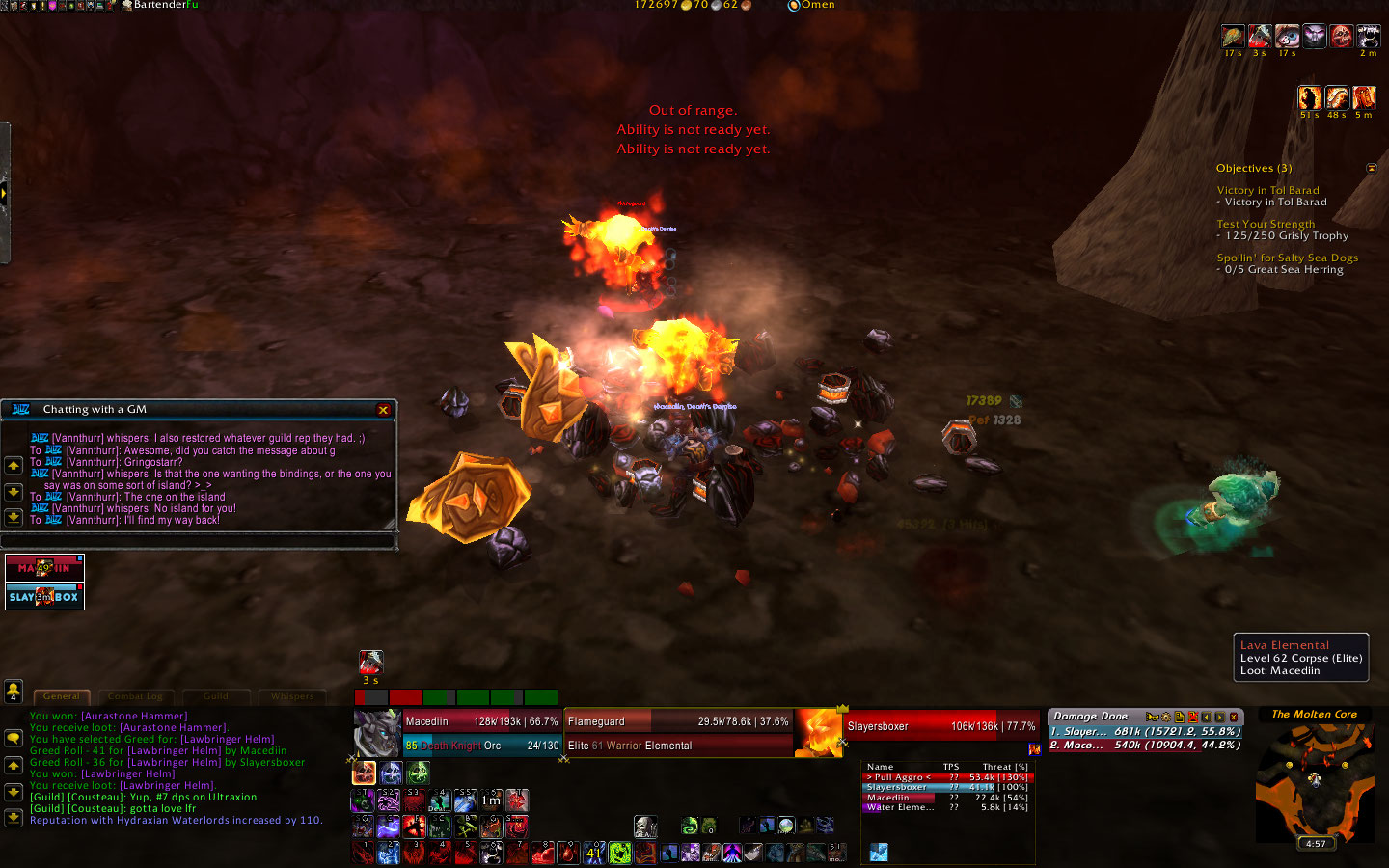The image size is (1389, 868).
Task: Open the damage meter gear settings
Action: tap(1165, 717)
